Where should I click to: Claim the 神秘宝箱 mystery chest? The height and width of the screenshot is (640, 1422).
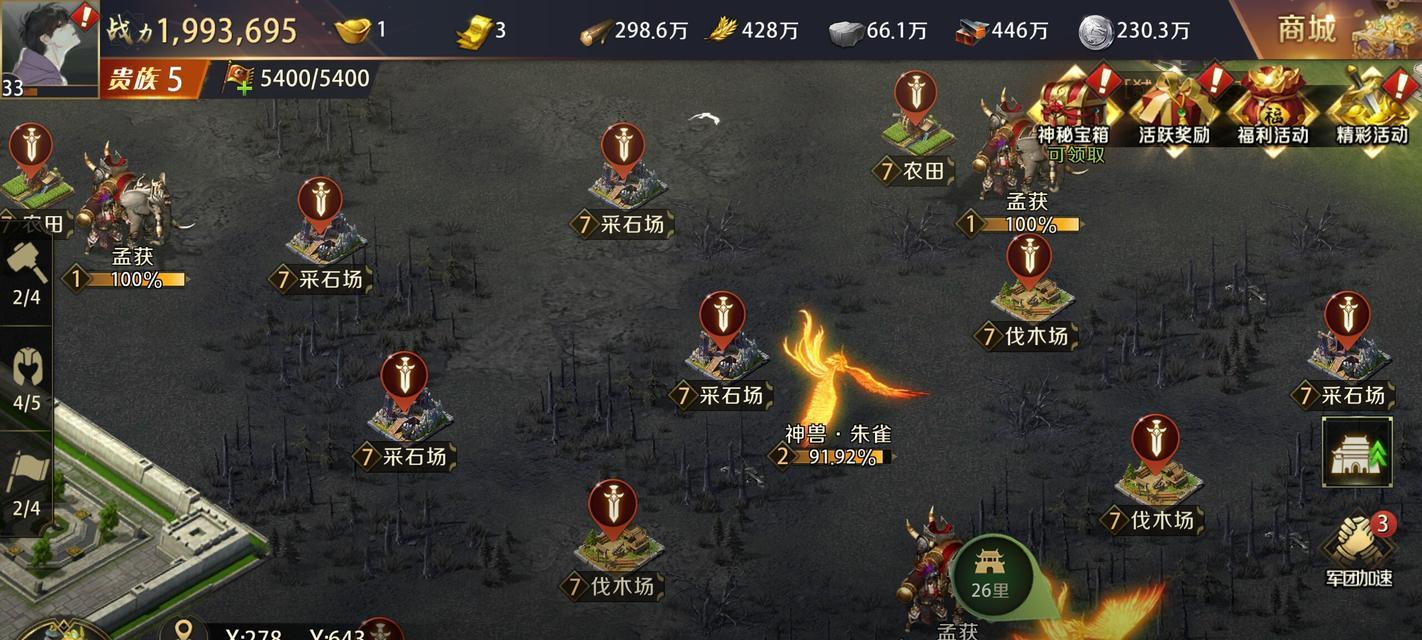(1072, 110)
